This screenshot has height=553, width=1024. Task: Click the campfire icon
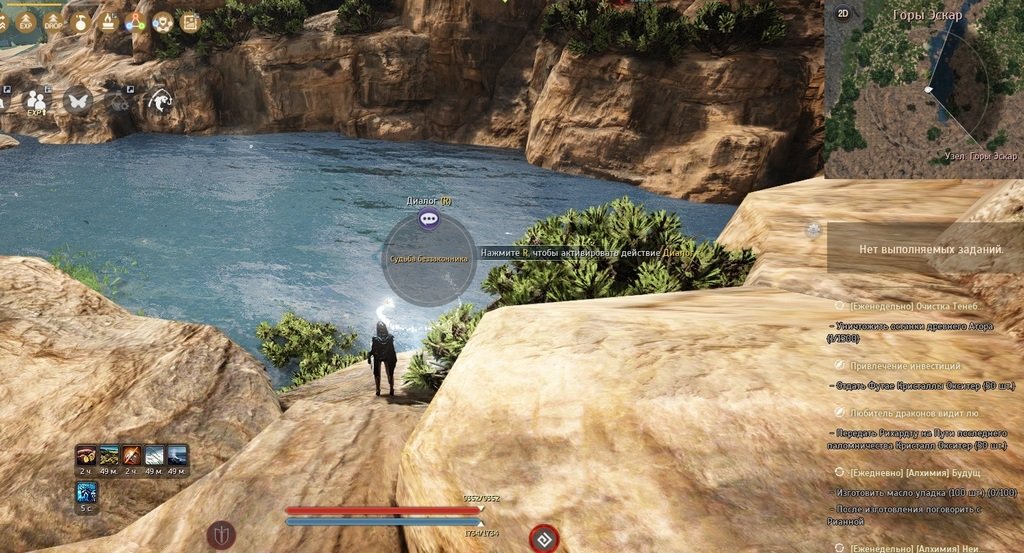click(x=108, y=21)
